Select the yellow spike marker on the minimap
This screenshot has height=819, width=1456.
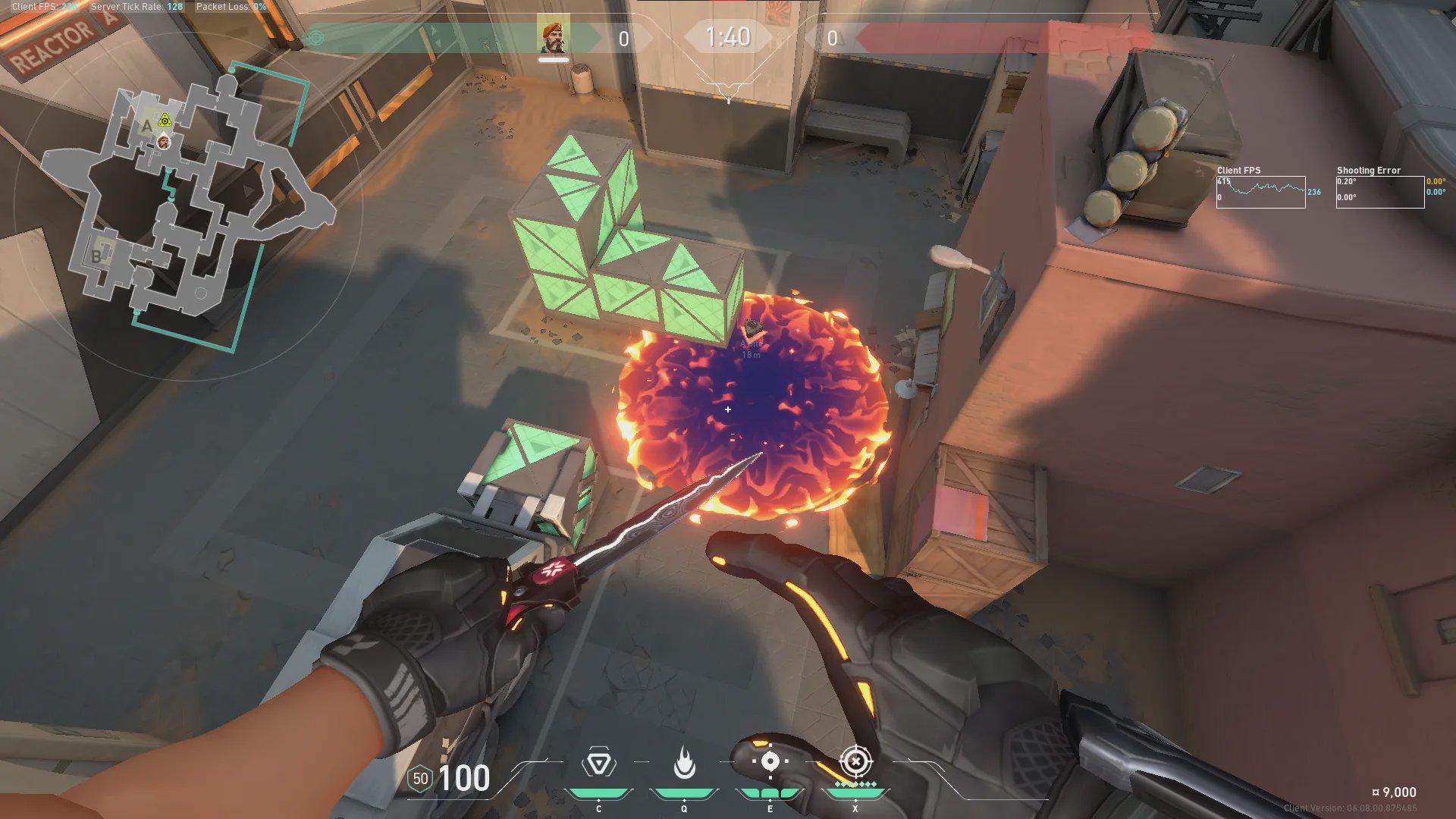165,120
